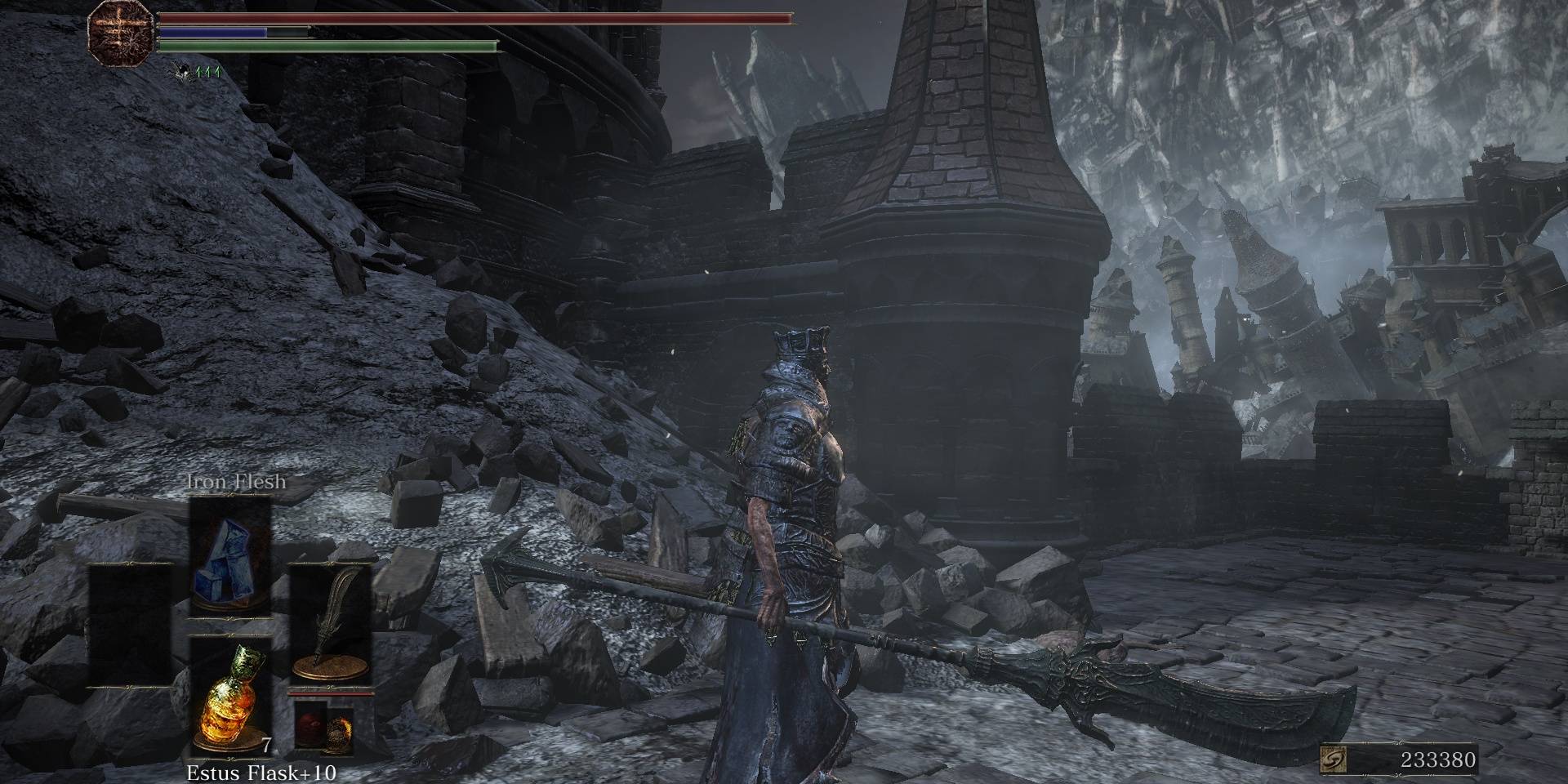Viewport: 1568px width, 784px height.
Task: Expand the item slot below the Estus Flask
Action: [231, 776]
